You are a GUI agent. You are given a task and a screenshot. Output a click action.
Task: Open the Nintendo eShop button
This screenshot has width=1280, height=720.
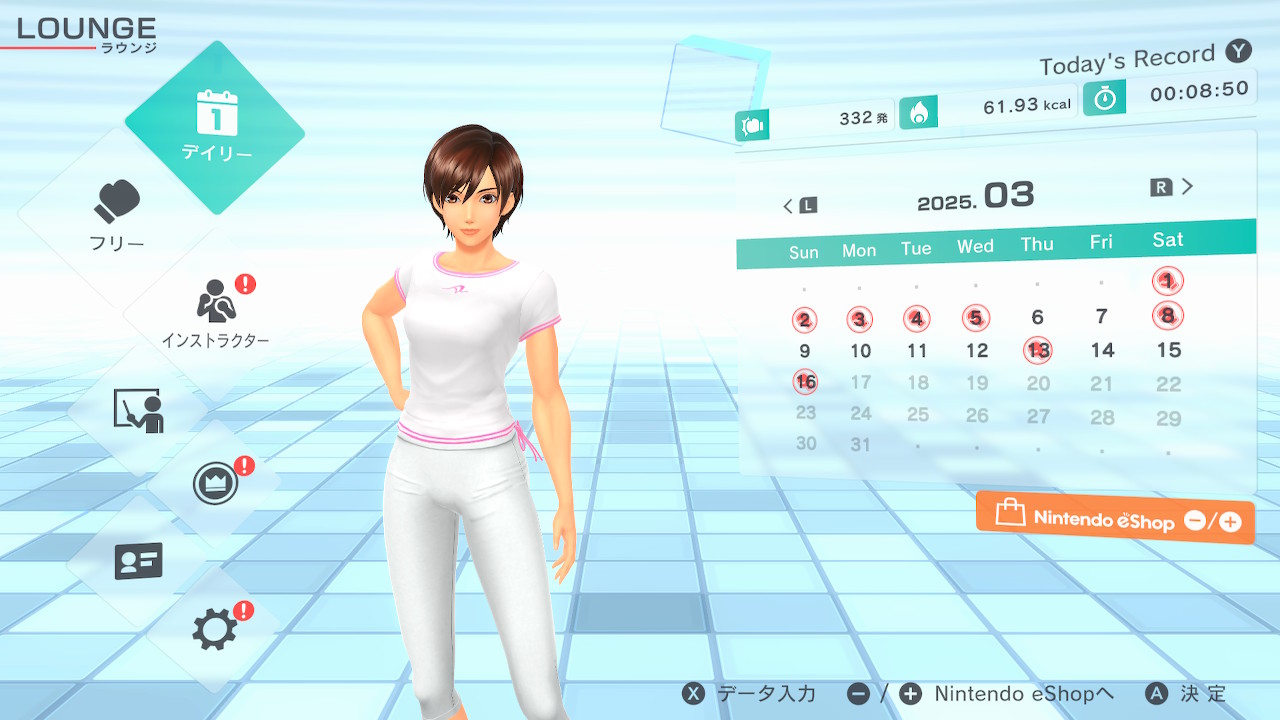pyautogui.click(x=1115, y=518)
